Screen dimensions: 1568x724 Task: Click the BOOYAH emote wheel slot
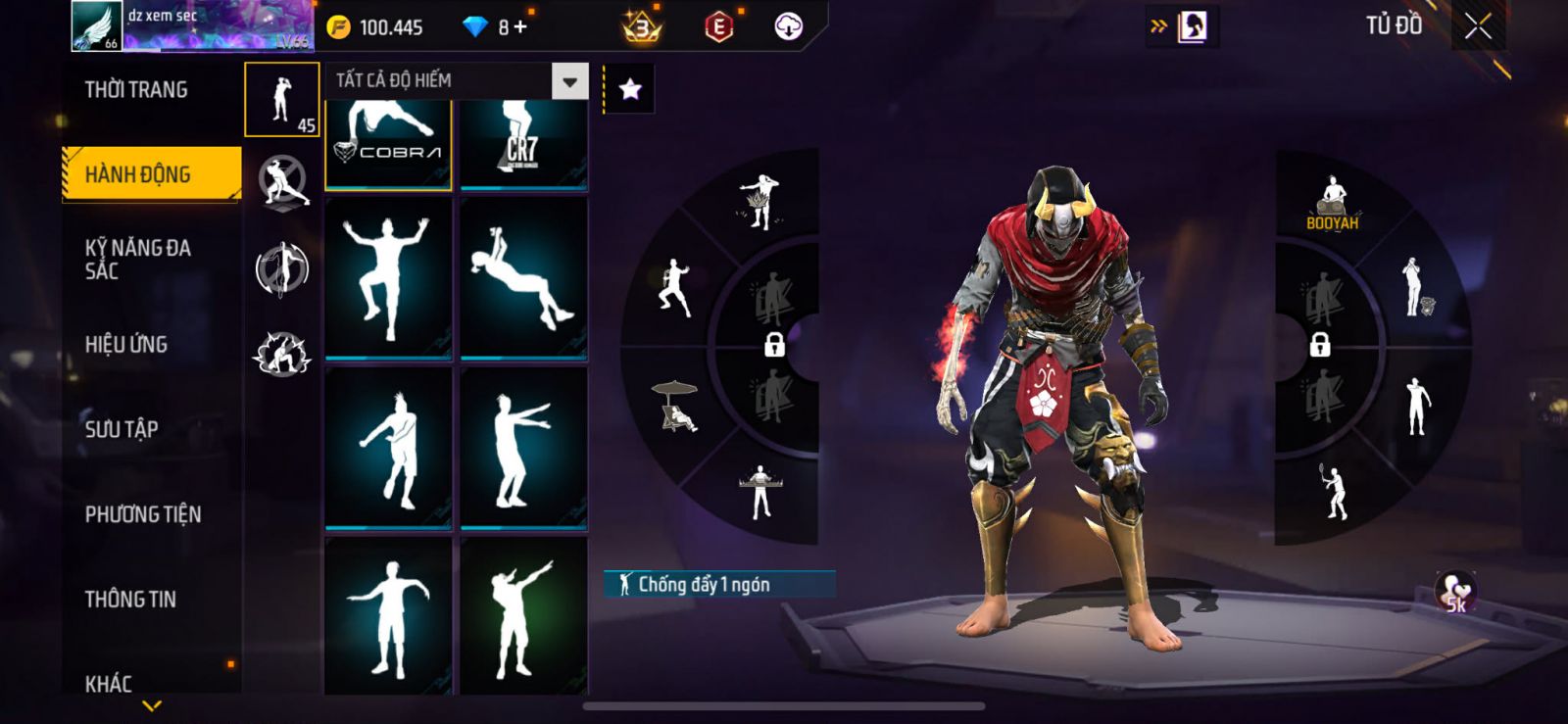(1332, 204)
